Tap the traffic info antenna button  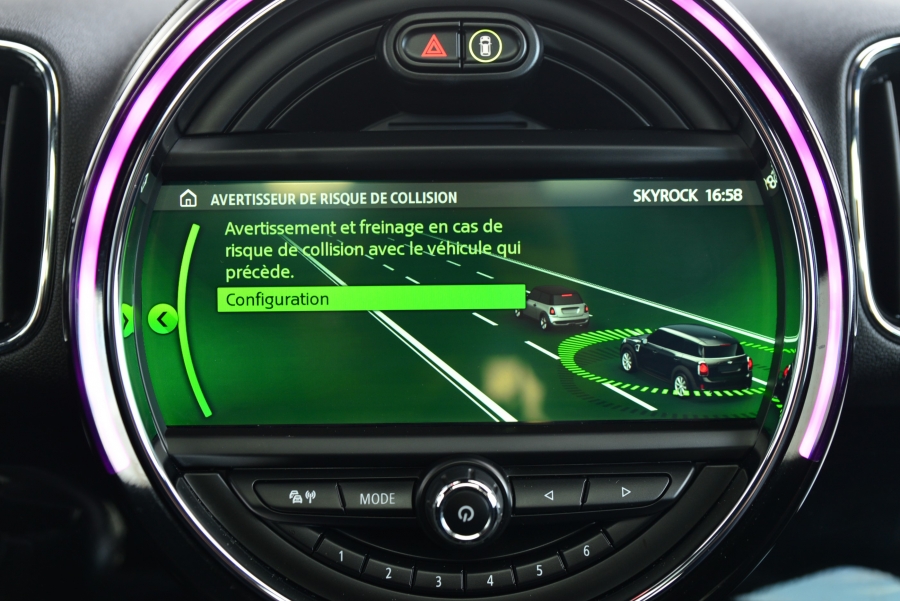[301, 496]
